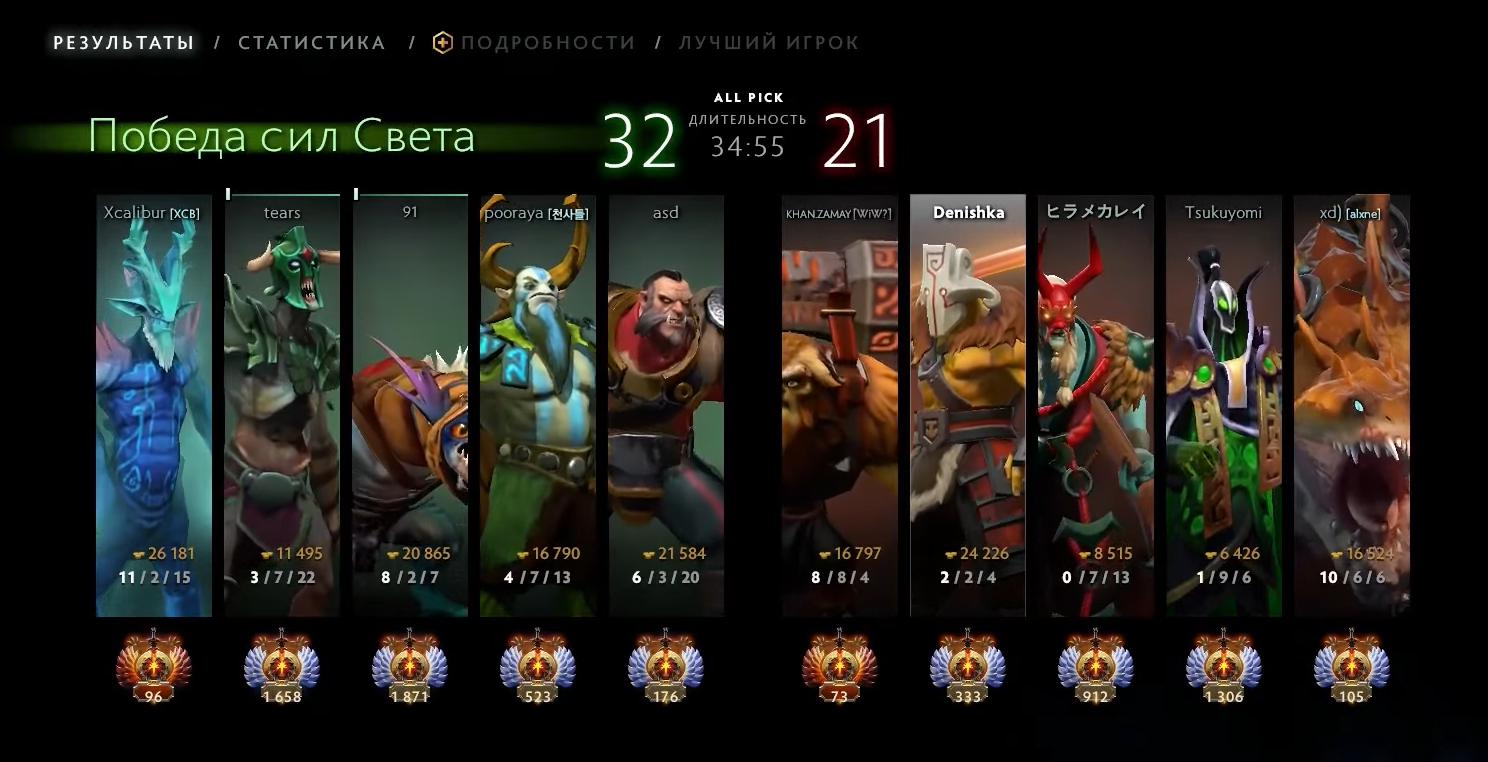Viewport: 1488px width, 762px height.
Task: Select KHANZAMAY's hero card
Action: [x=840, y=405]
